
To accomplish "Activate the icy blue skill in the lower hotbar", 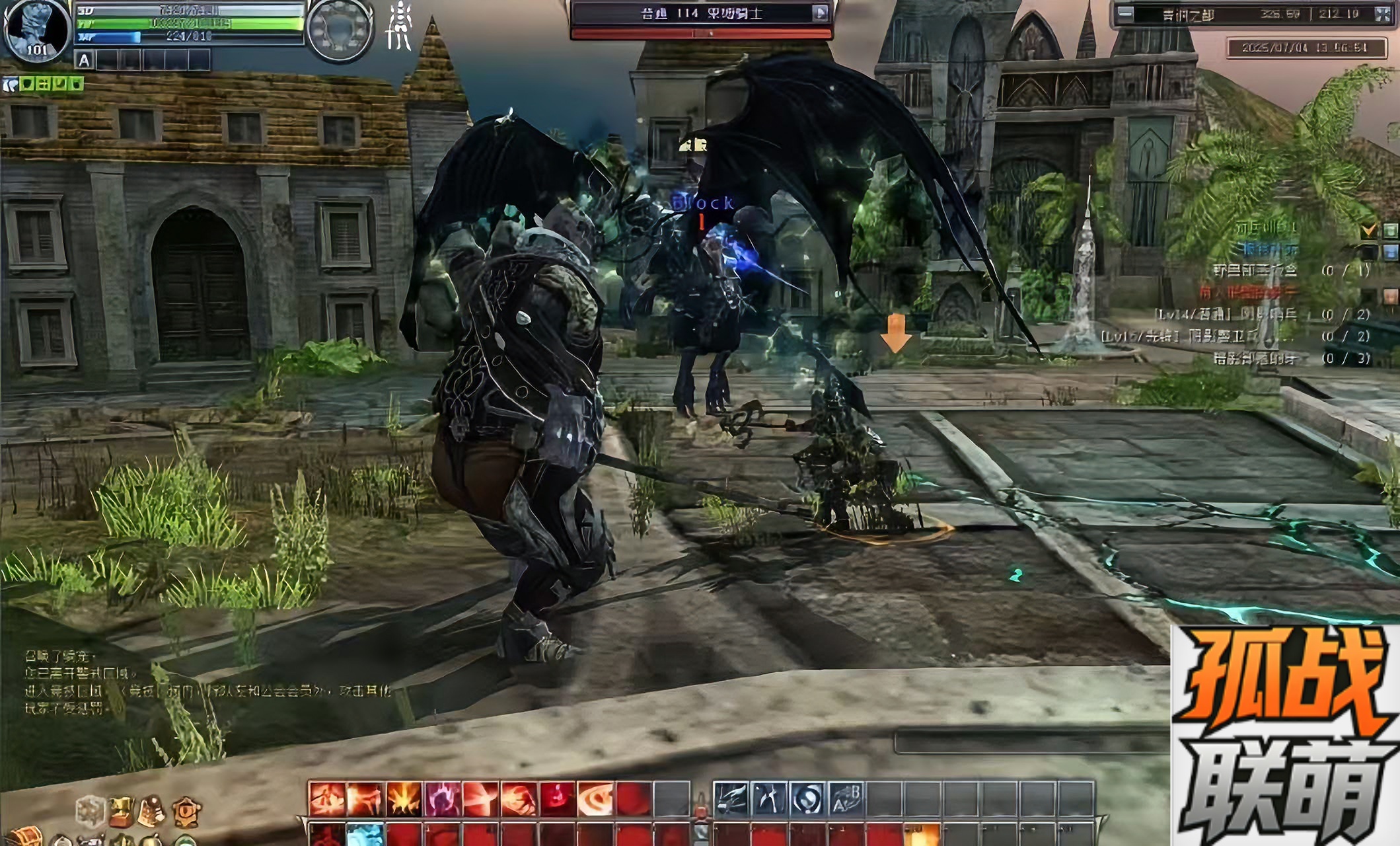I will tap(365, 835).
